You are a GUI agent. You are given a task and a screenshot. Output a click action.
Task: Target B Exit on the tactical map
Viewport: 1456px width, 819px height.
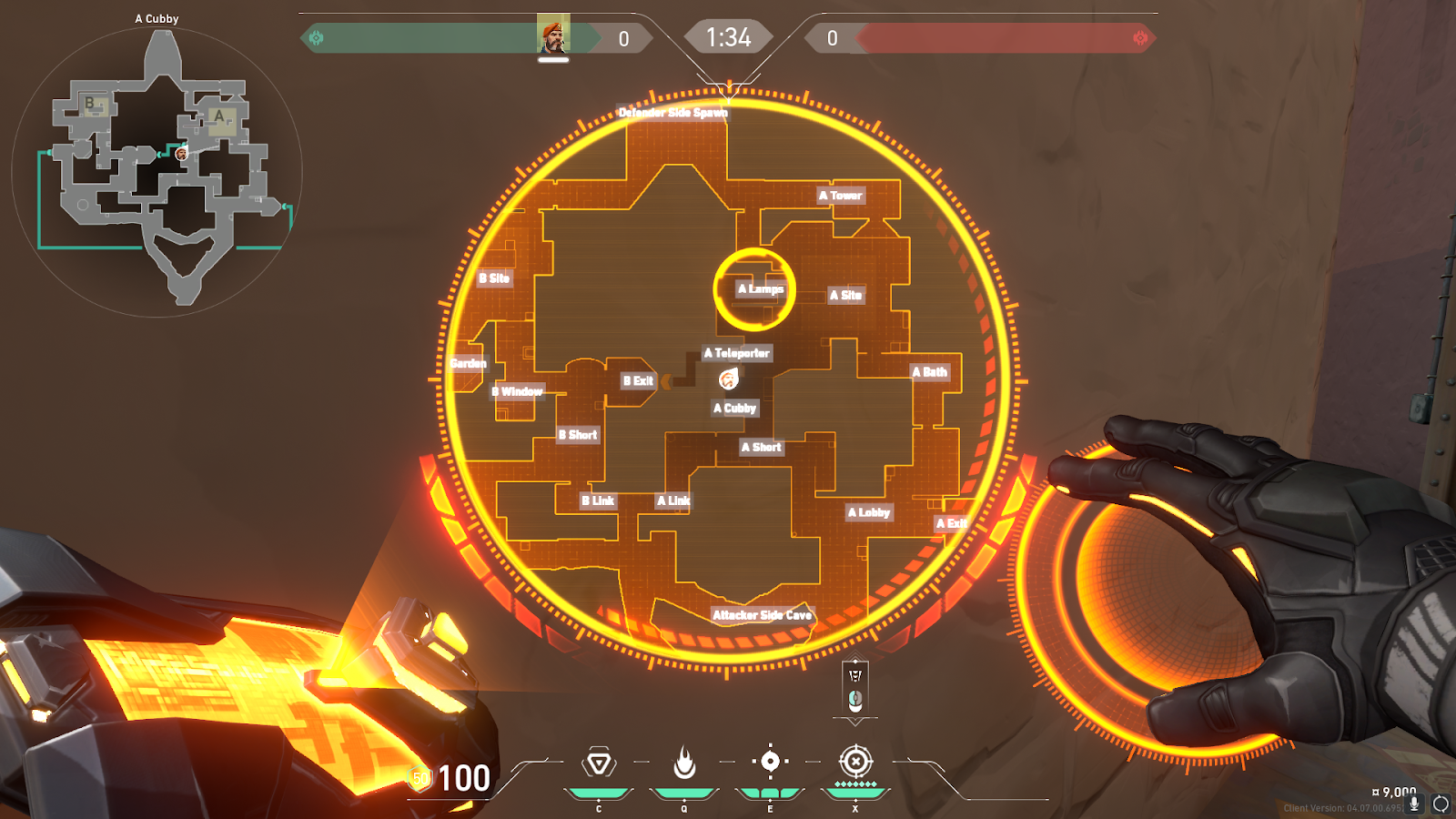click(638, 381)
